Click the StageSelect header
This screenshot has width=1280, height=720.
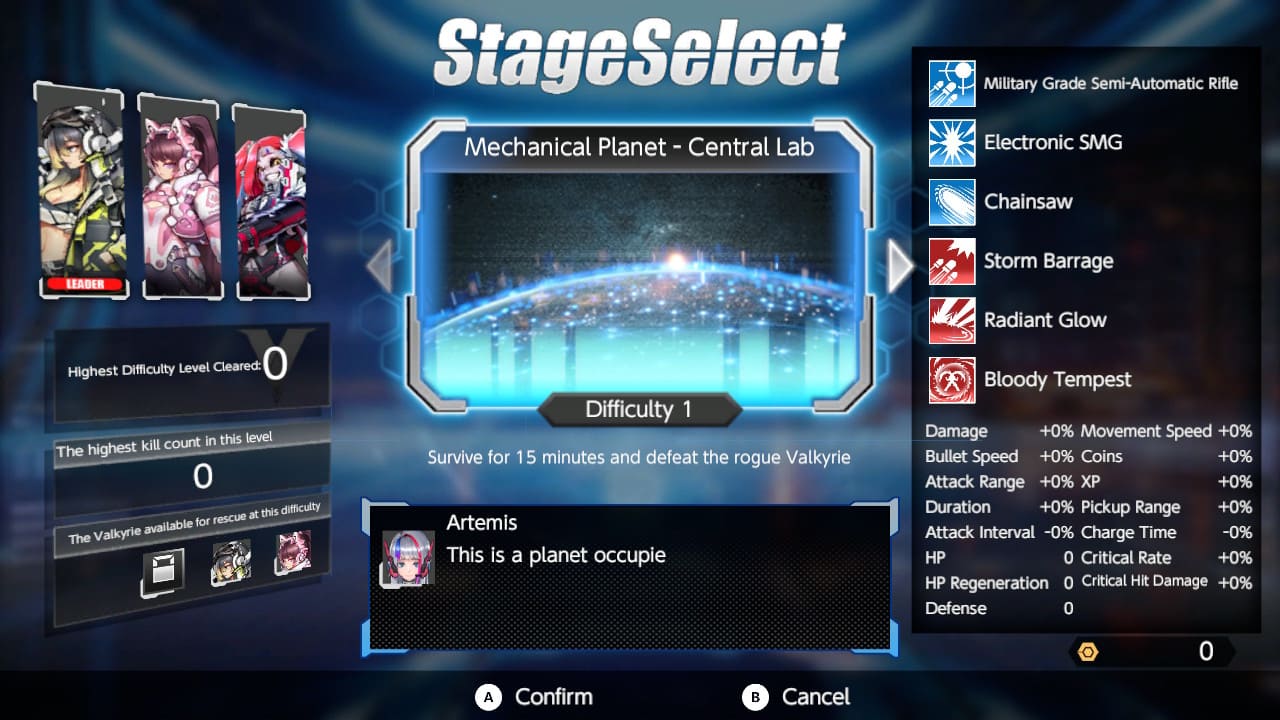(640, 47)
